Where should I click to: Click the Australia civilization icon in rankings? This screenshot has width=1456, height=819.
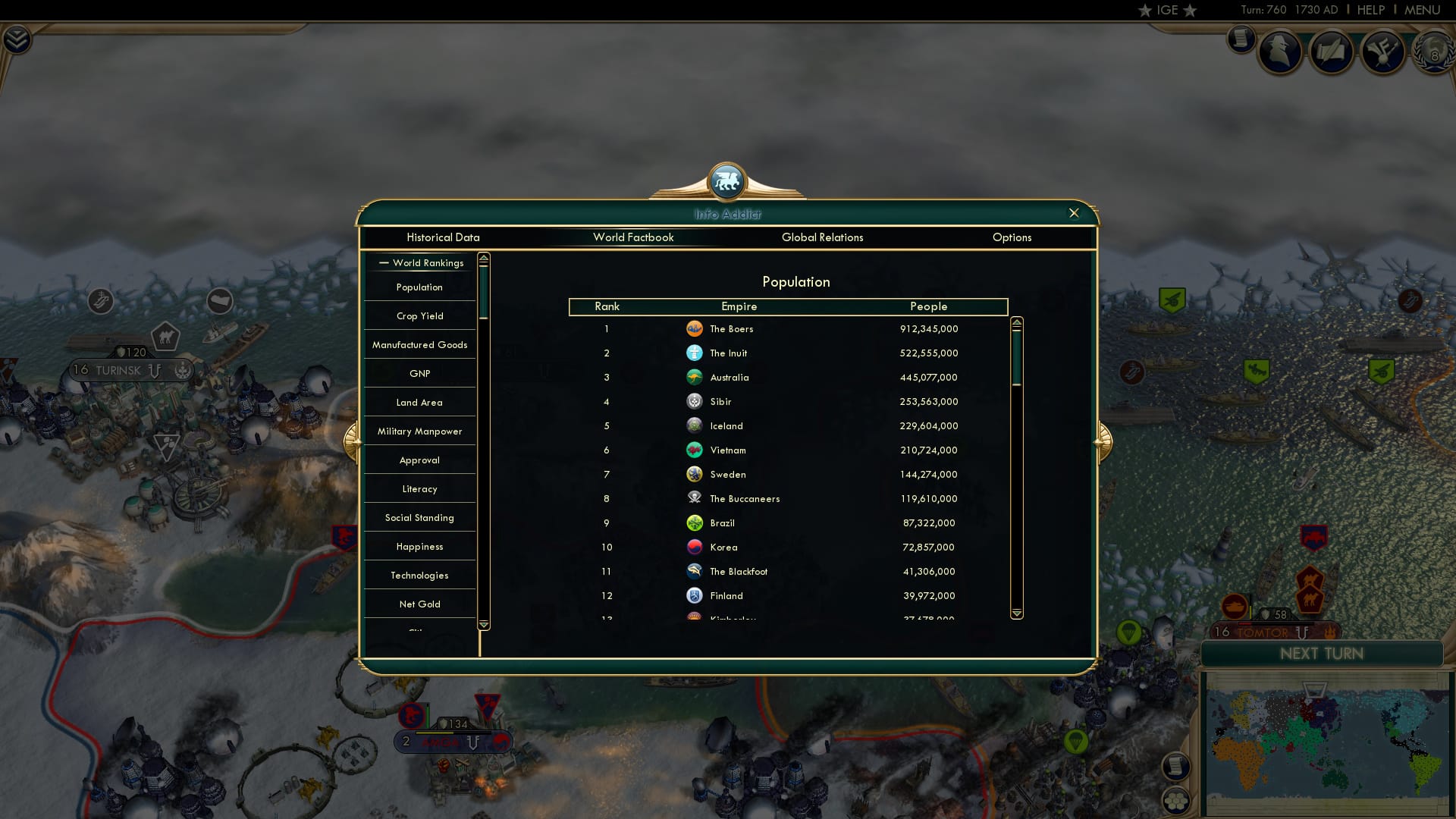695,377
